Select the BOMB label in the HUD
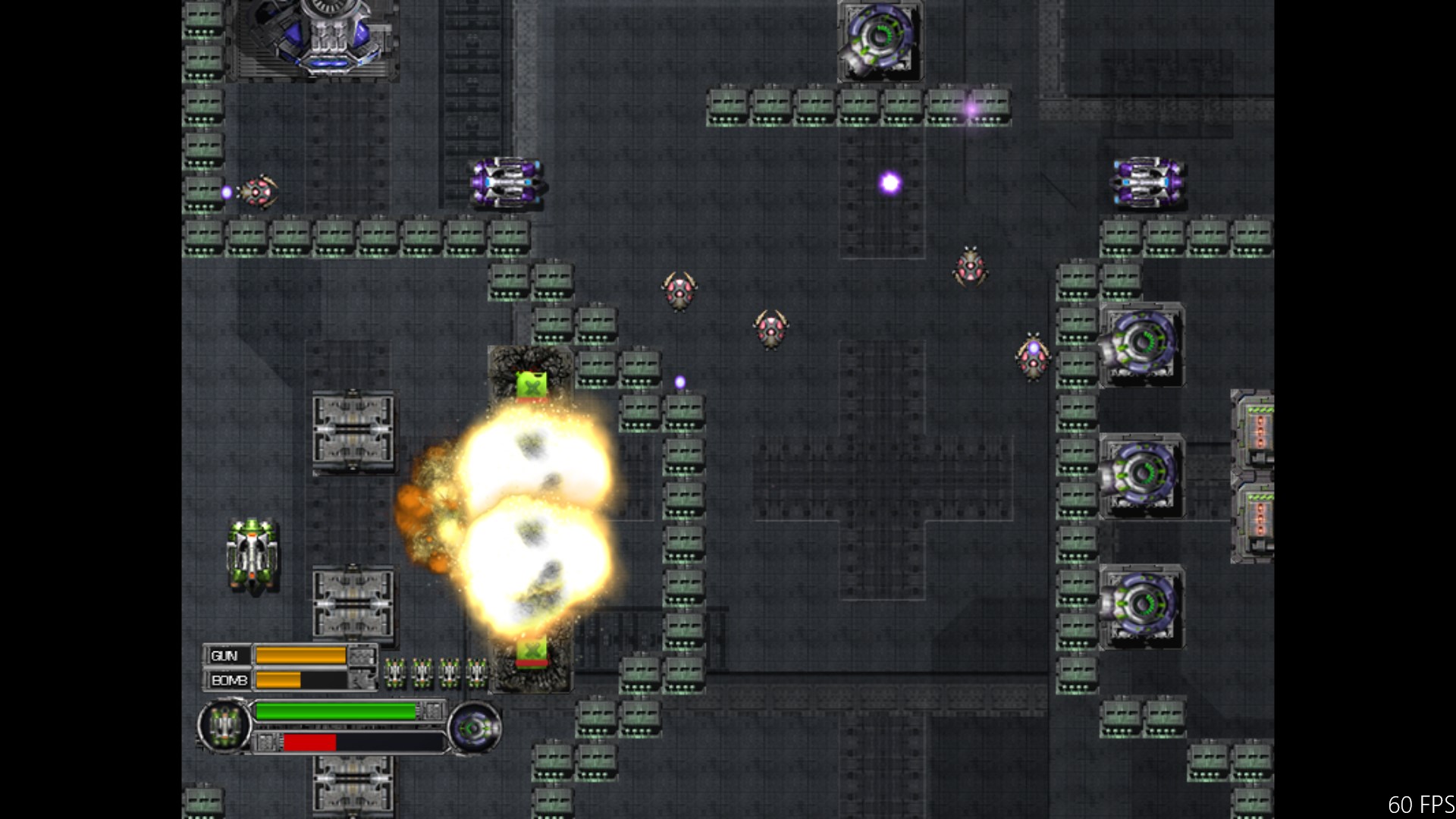This screenshot has width=1456, height=819. (x=228, y=680)
